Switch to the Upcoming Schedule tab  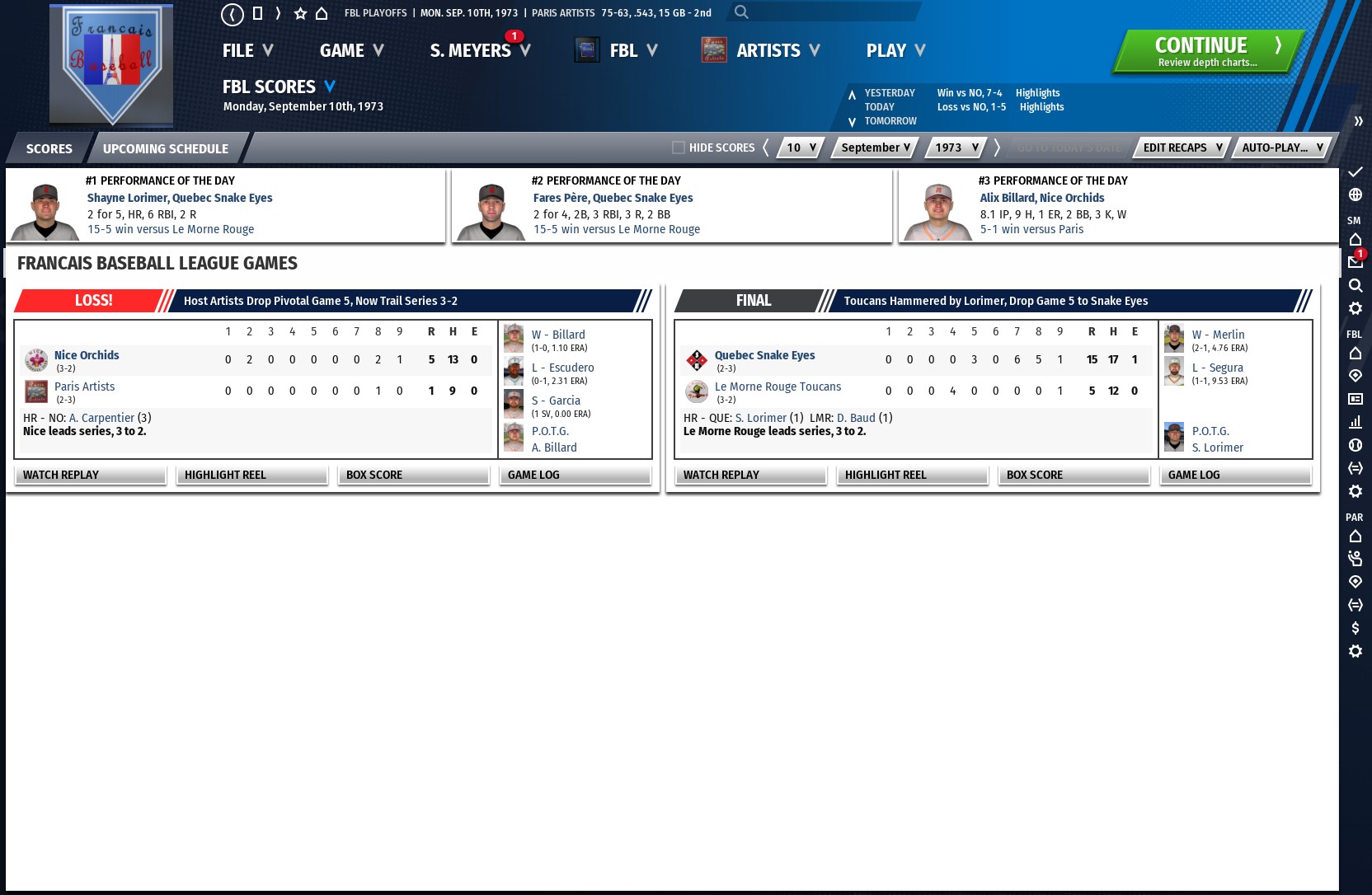165,149
